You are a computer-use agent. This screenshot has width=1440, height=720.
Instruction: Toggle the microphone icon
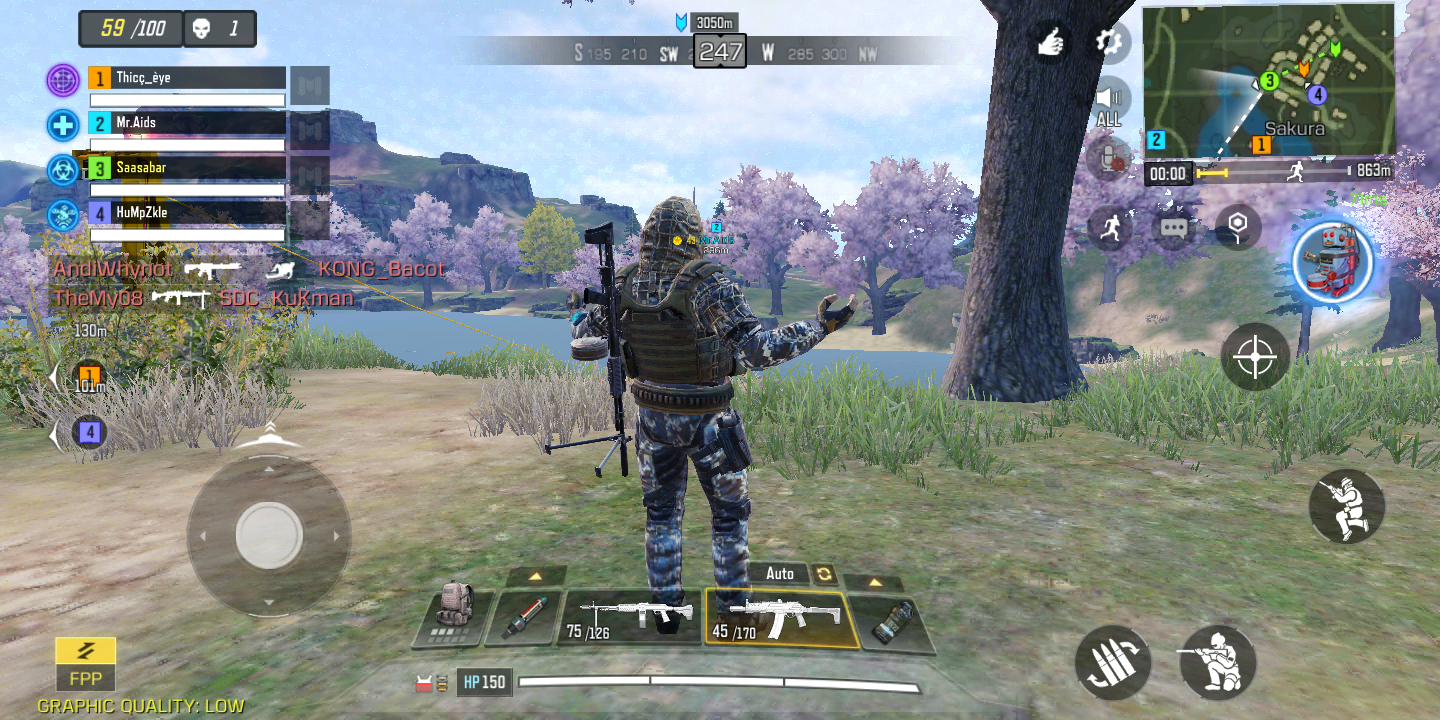click(x=1108, y=156)
